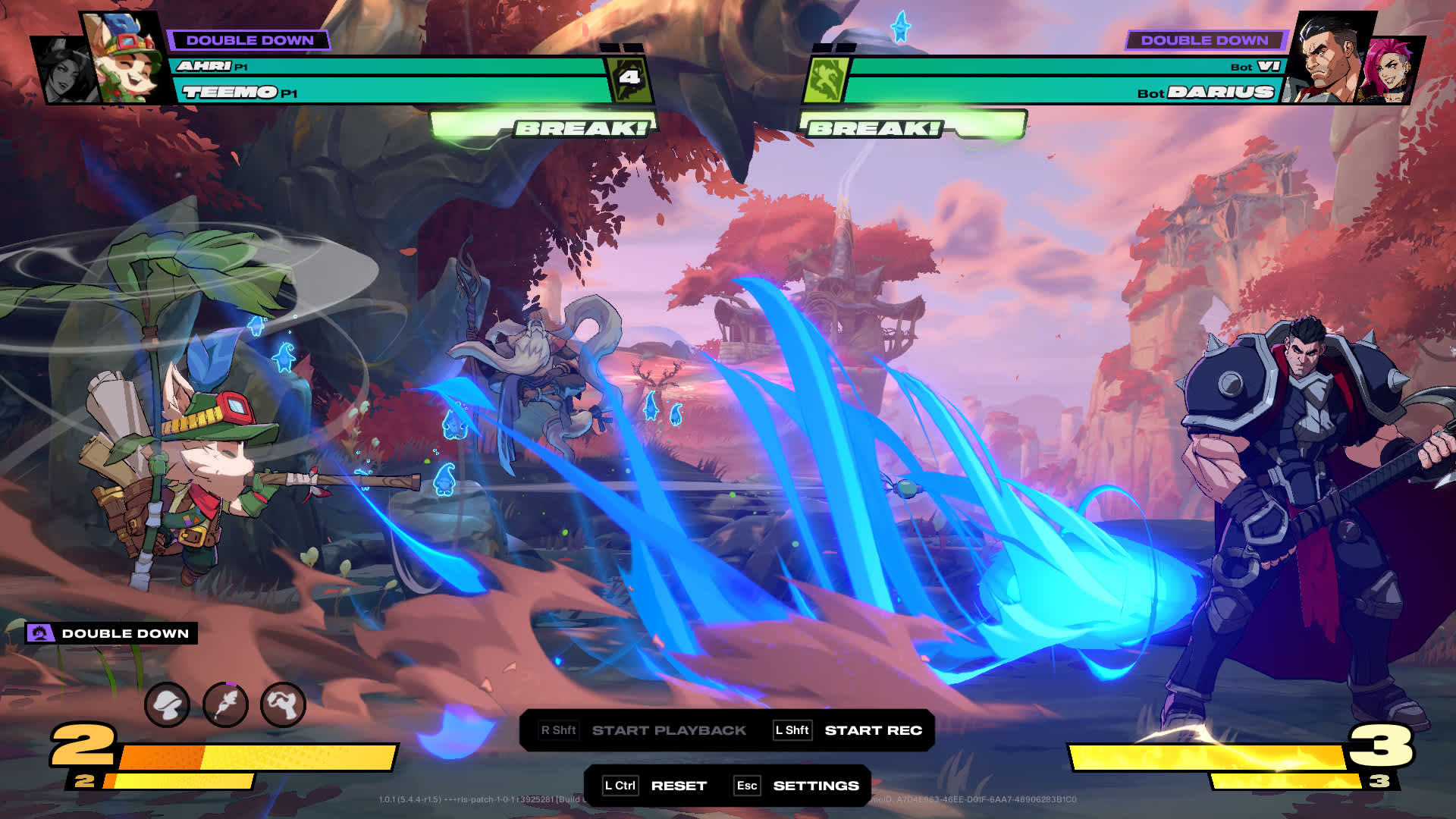The width and height of the screenshot is (1456, 819).
Task: Click the Start Rec training option
Action: point(872,730)
